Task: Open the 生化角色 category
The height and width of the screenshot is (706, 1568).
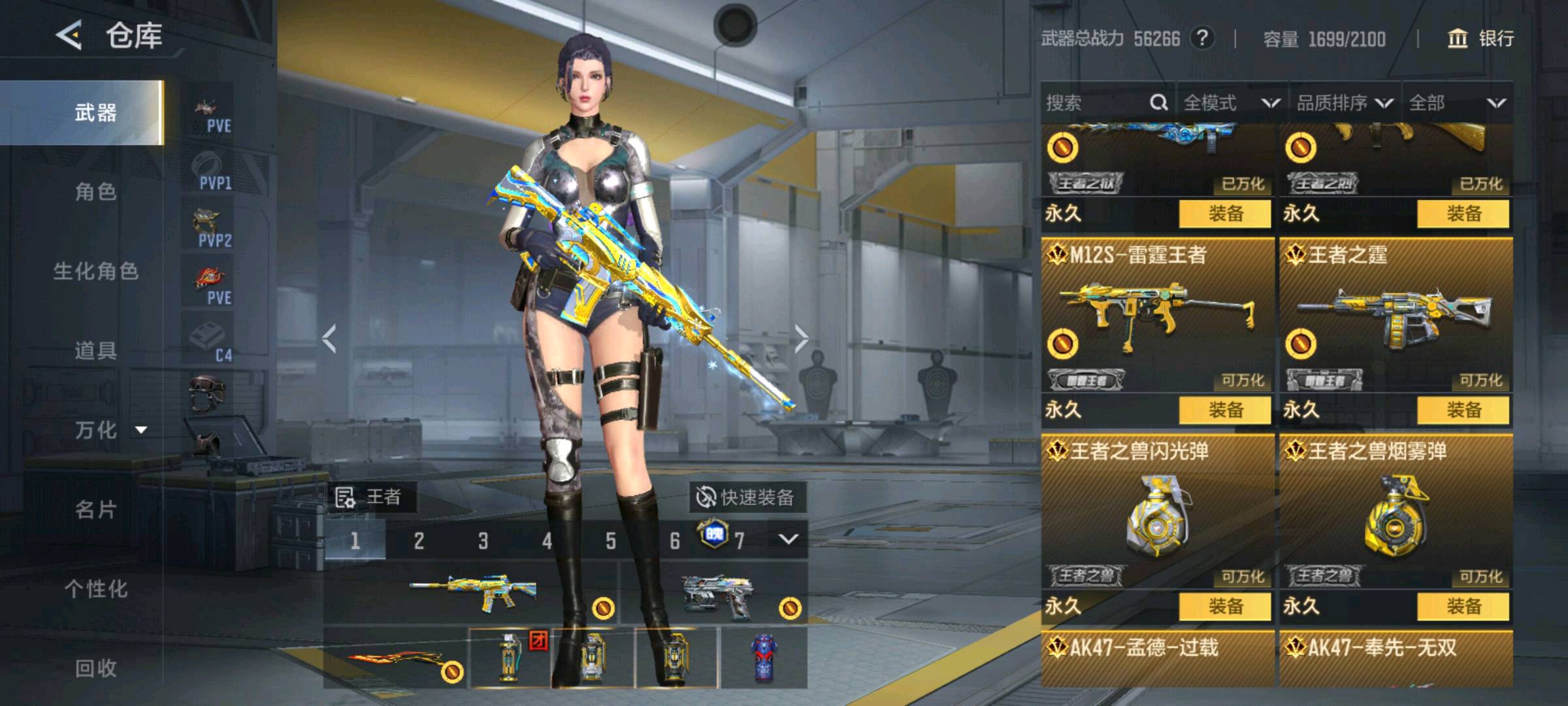Action: 95,271
